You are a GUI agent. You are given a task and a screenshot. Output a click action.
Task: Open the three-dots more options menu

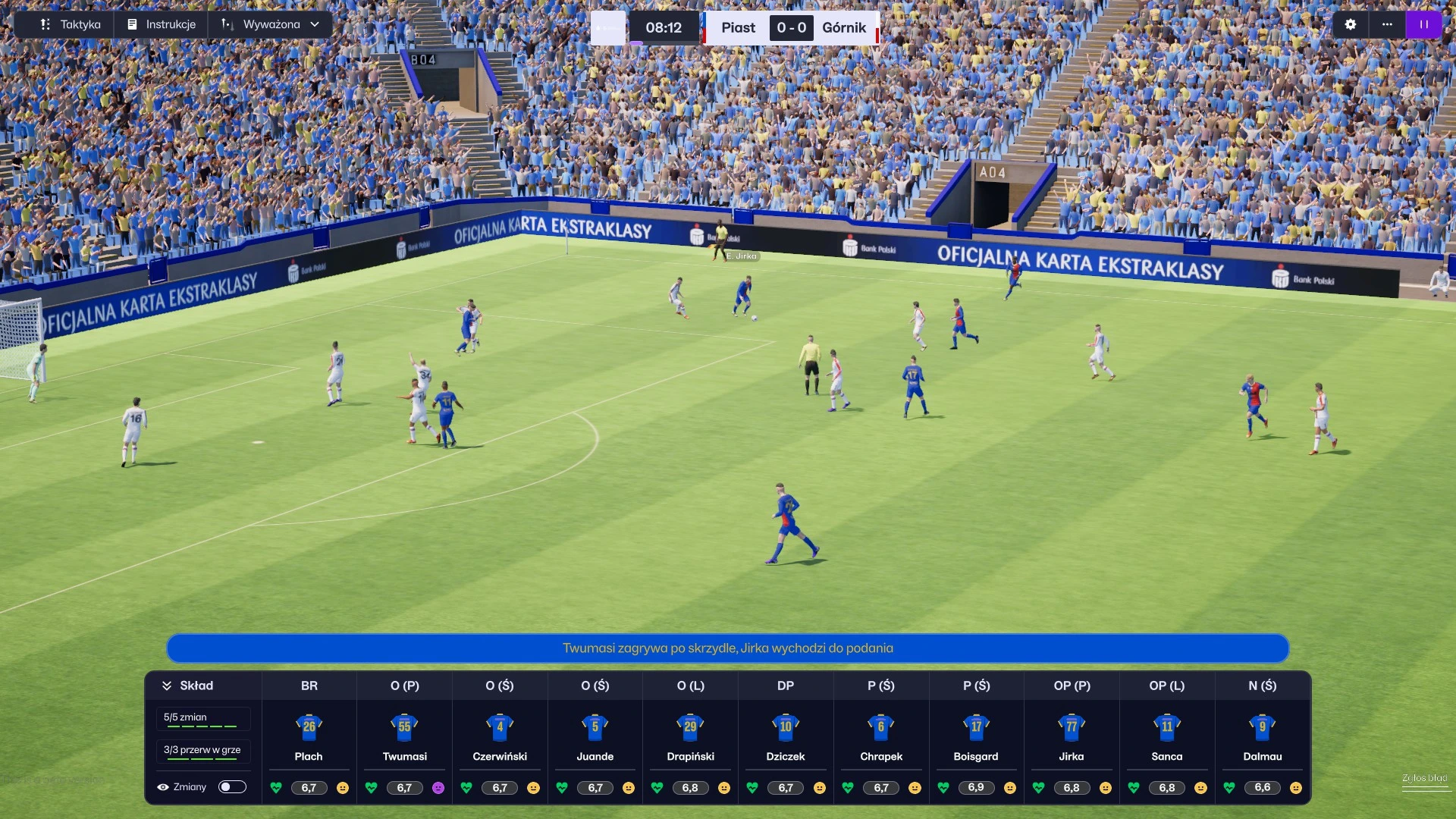(x=1387, y=24)
